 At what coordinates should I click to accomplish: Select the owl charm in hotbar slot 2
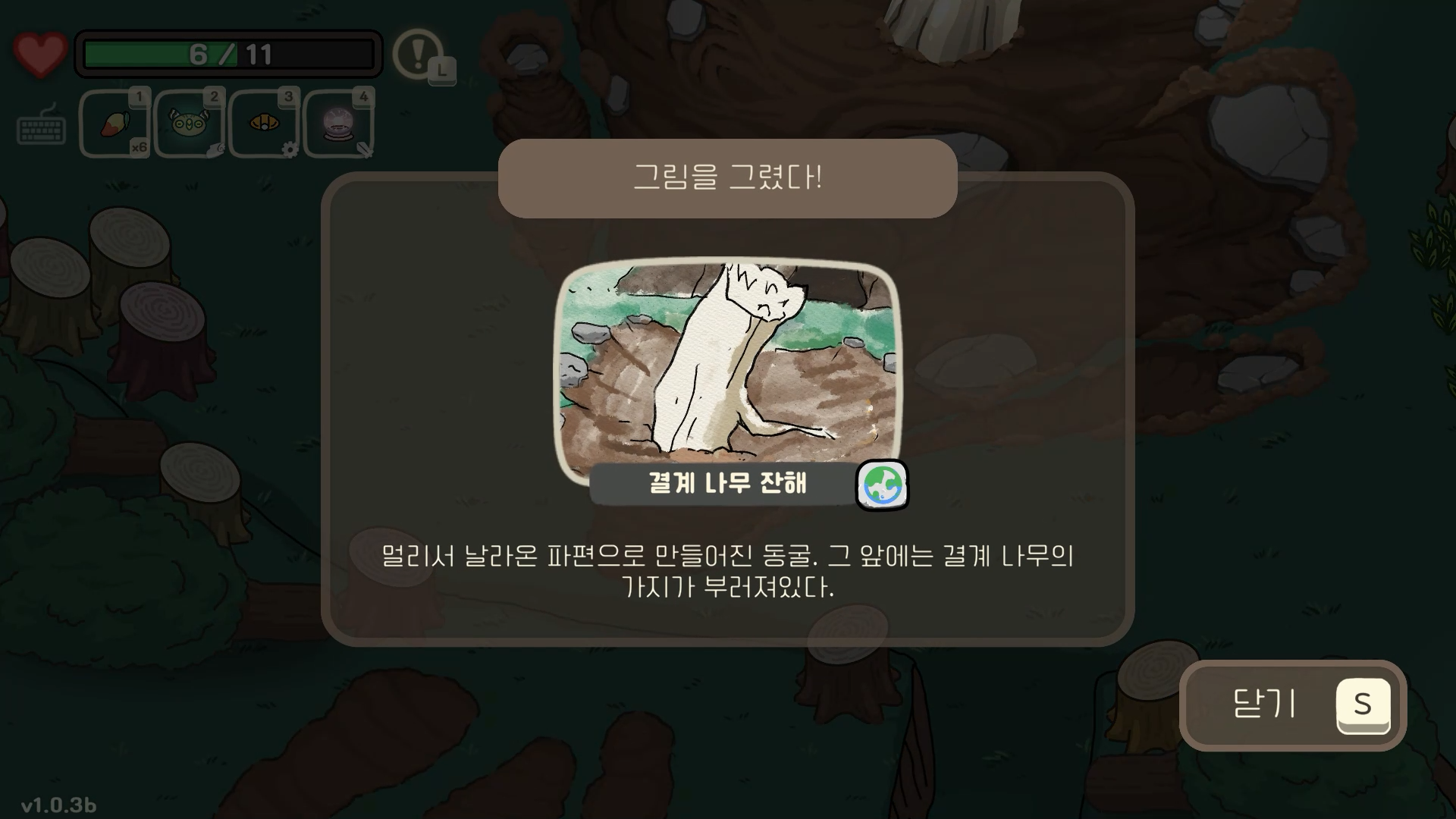189,121
